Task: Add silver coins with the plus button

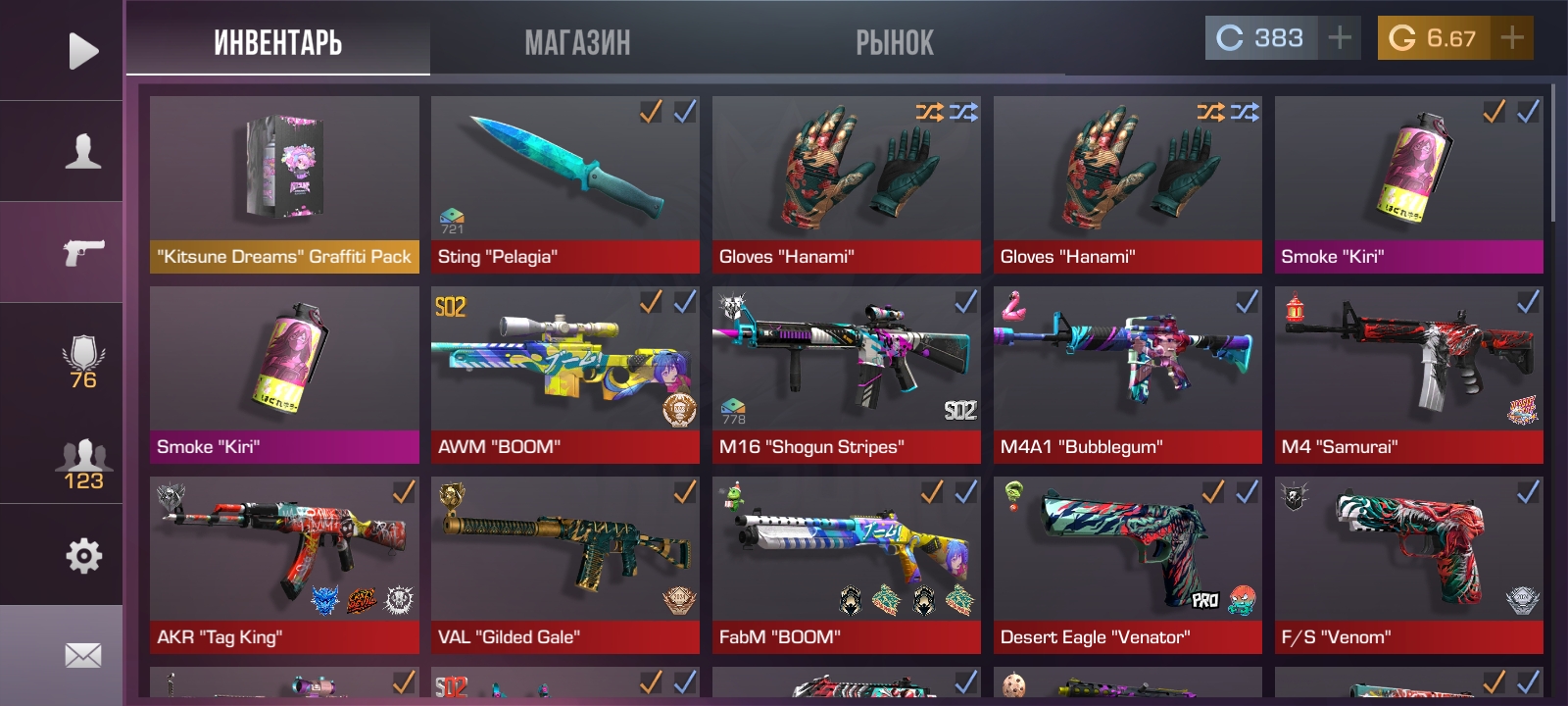Action: tap(1339, 38)
